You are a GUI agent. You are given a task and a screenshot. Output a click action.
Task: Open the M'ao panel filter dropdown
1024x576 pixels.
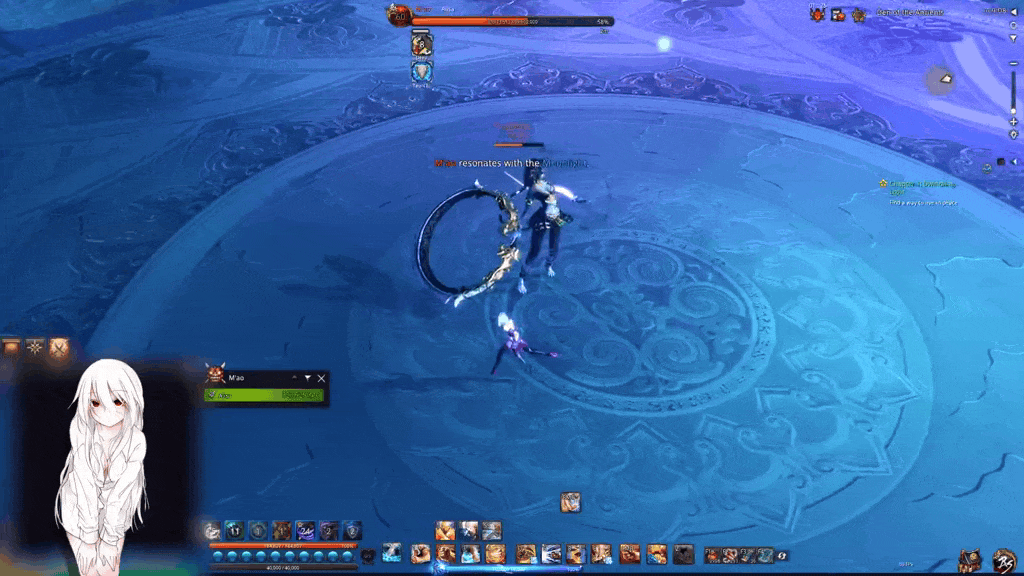point(307,378)
